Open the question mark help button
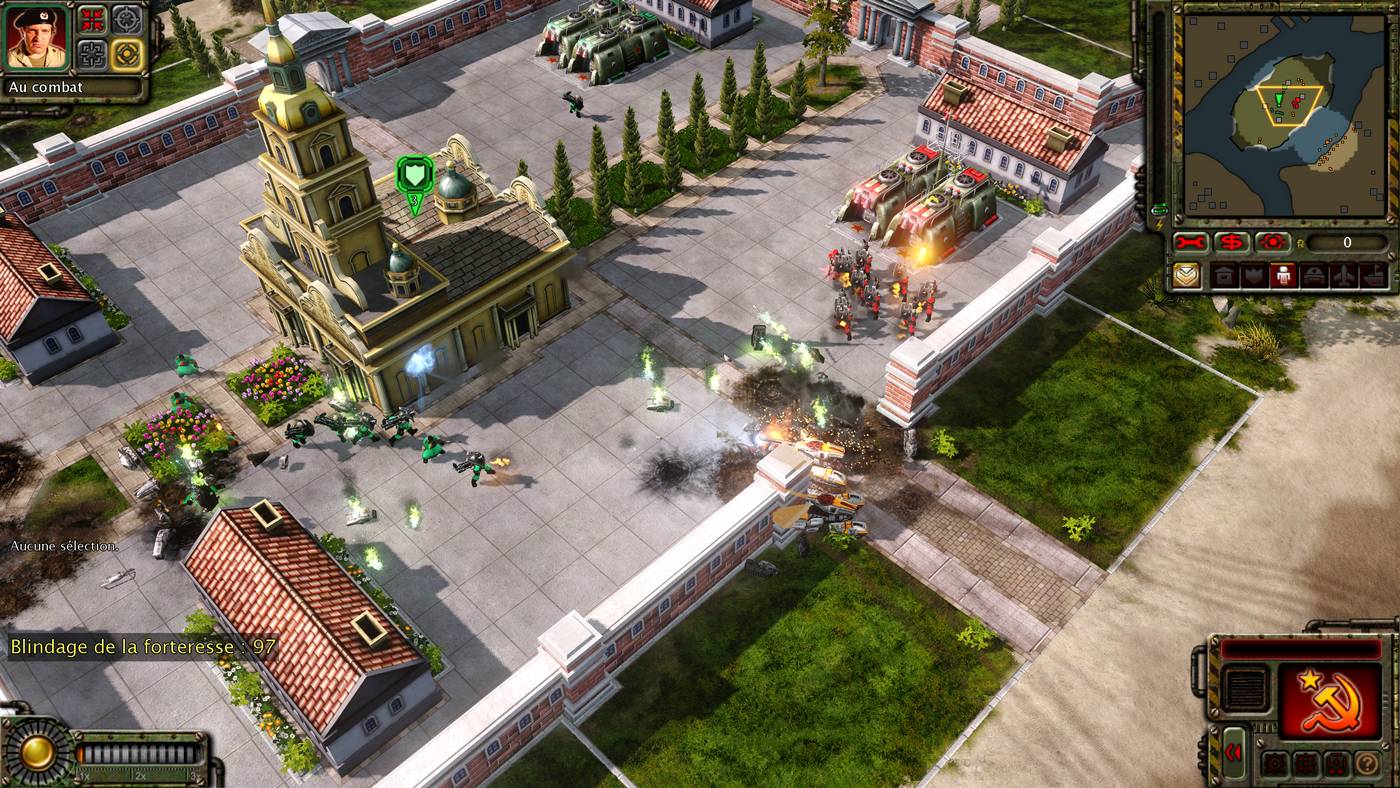The height and width of the screenshot is (788, 1400). pyautogui.click(x=1366, y=765)
